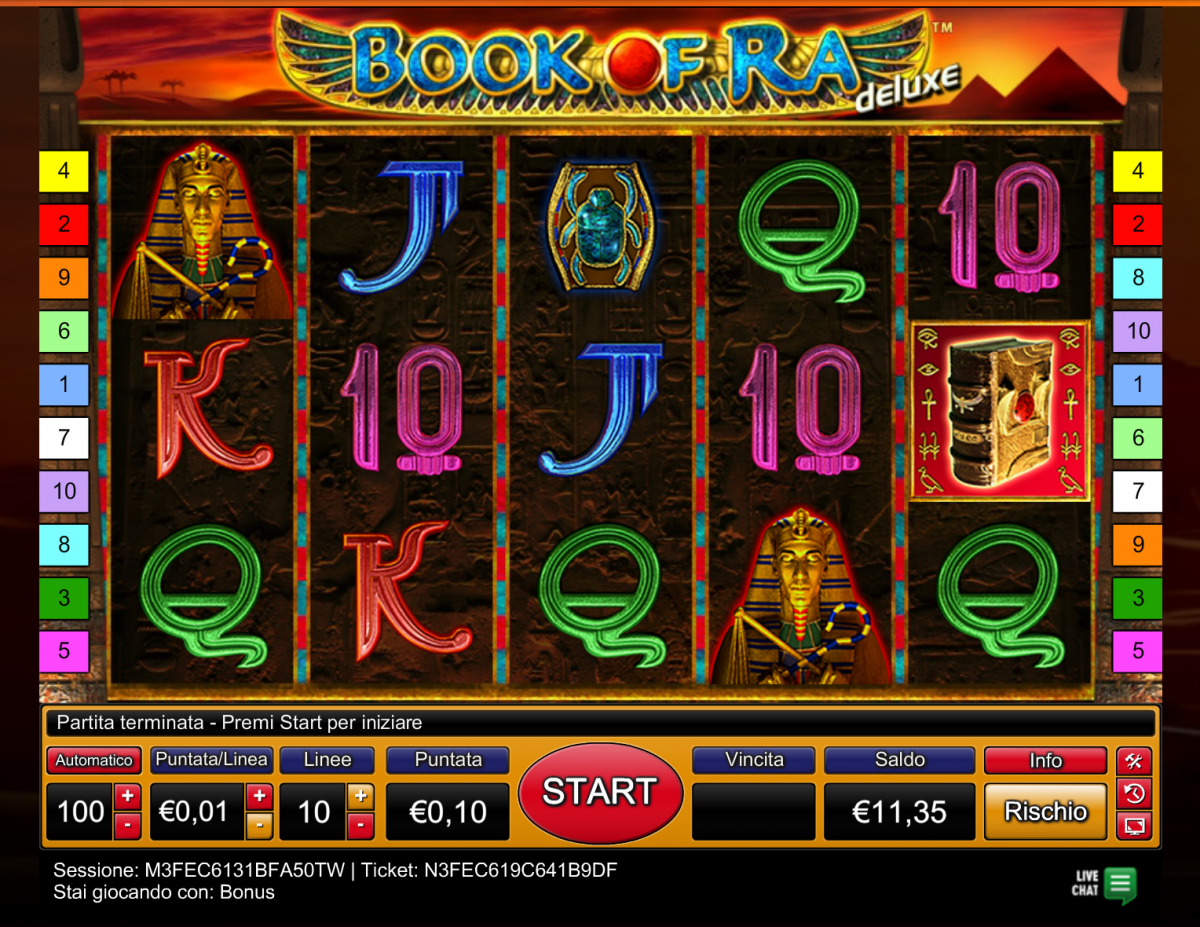The image size is (1200, 927).
Task: Open the tools settings icon
Action: (x=1134, y=761)
